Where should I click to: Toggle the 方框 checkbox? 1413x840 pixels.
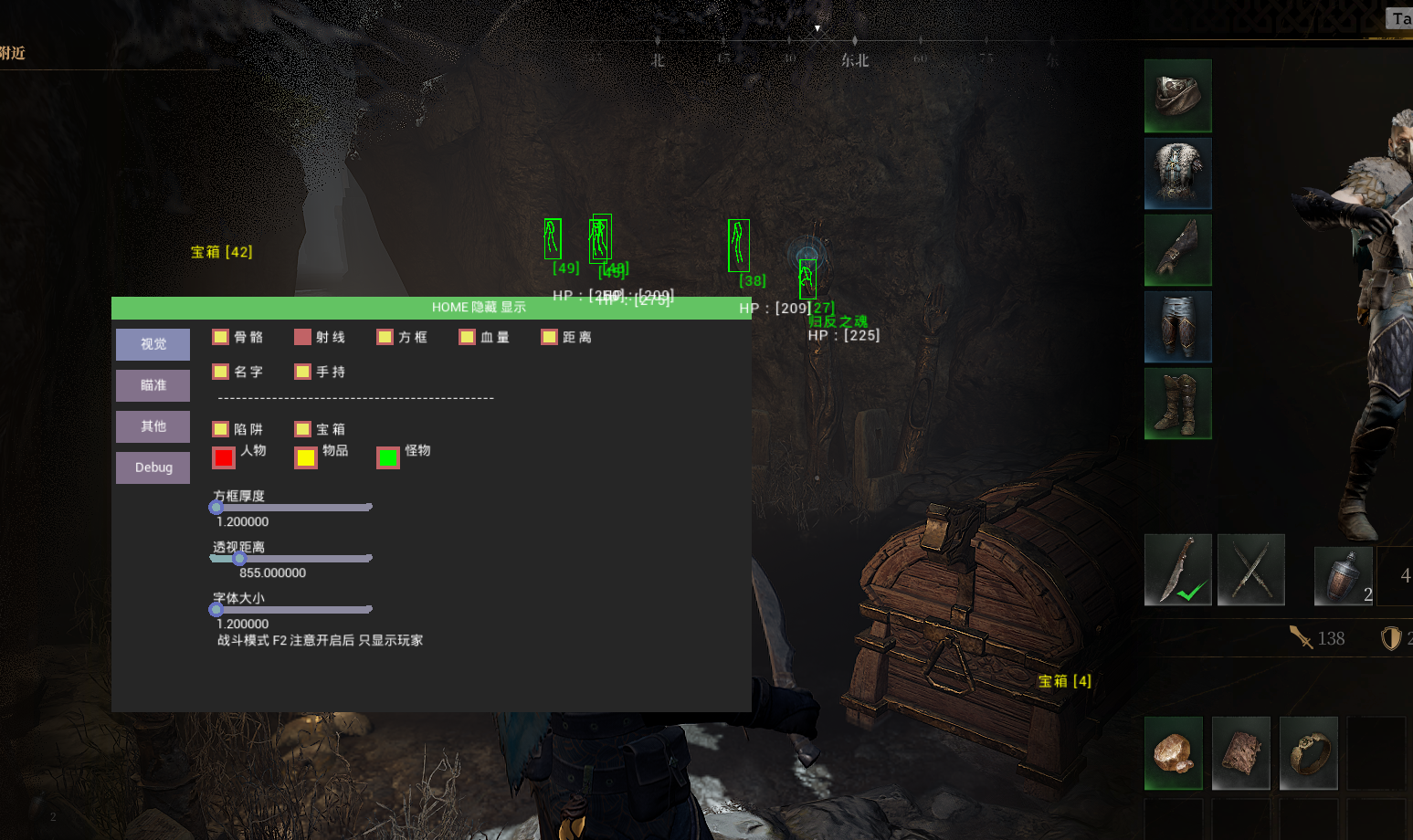pyautogui.click(x=385, y=337)
